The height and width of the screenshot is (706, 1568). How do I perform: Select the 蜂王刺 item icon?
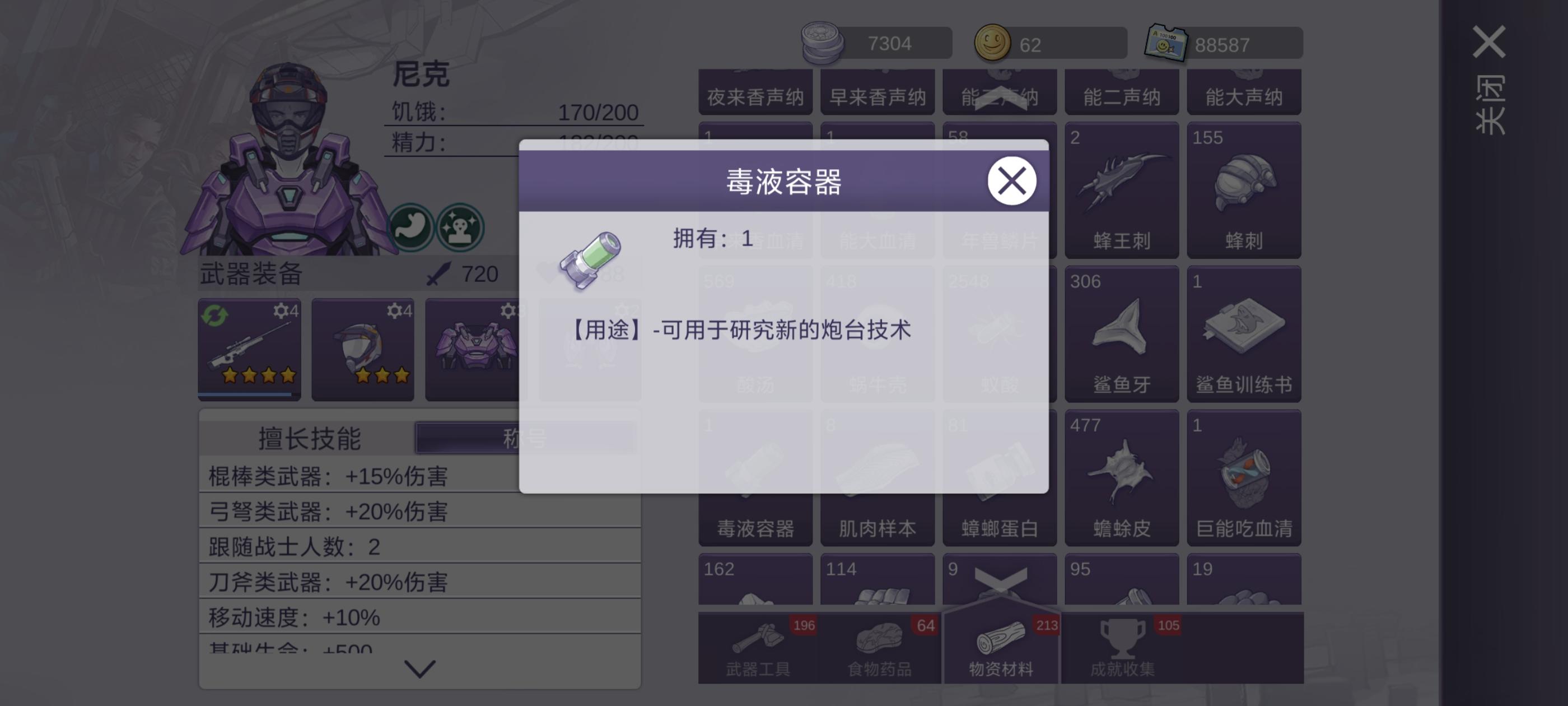[x=1122, y=189]
